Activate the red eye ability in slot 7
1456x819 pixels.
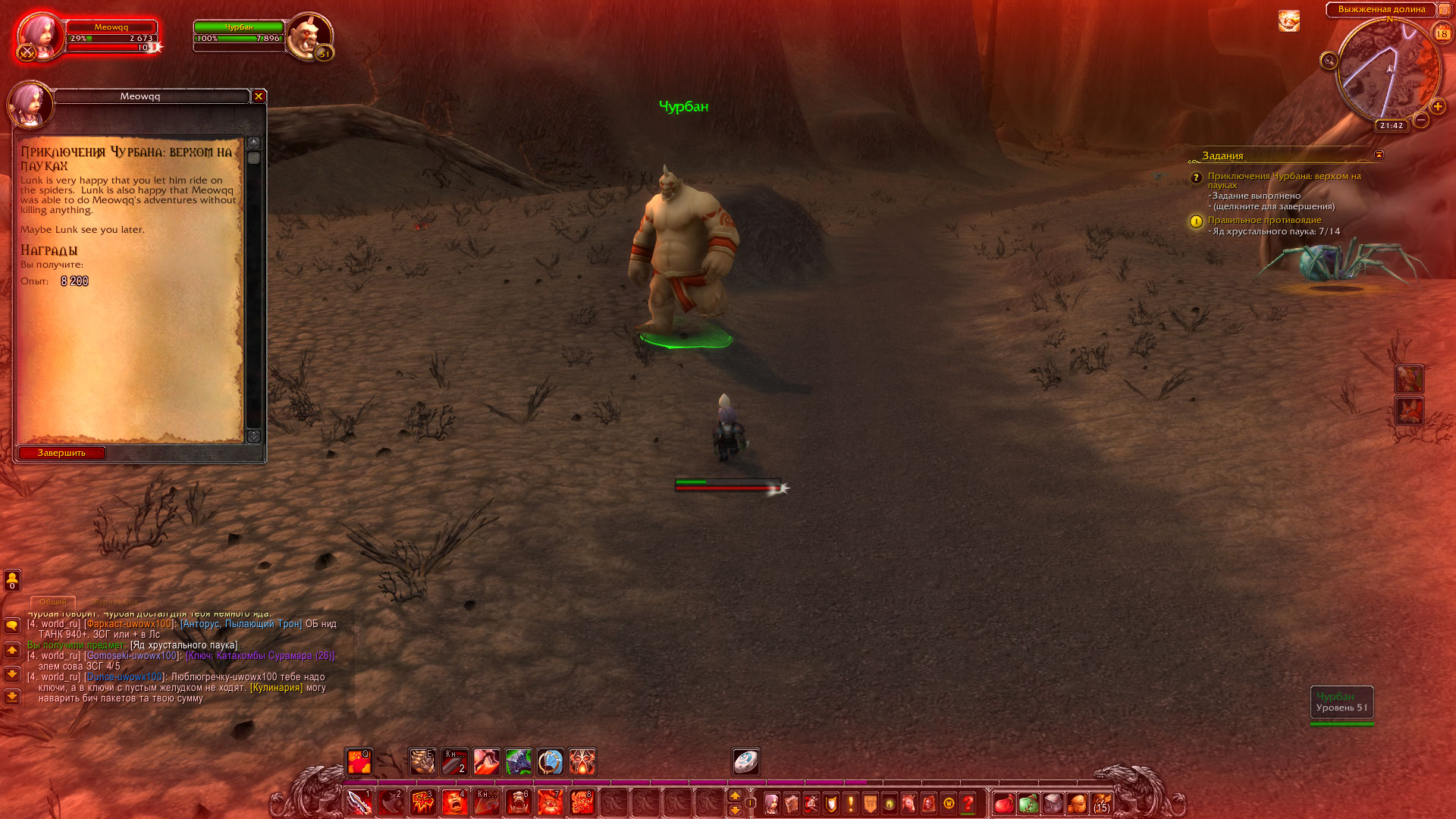[550, 802]
